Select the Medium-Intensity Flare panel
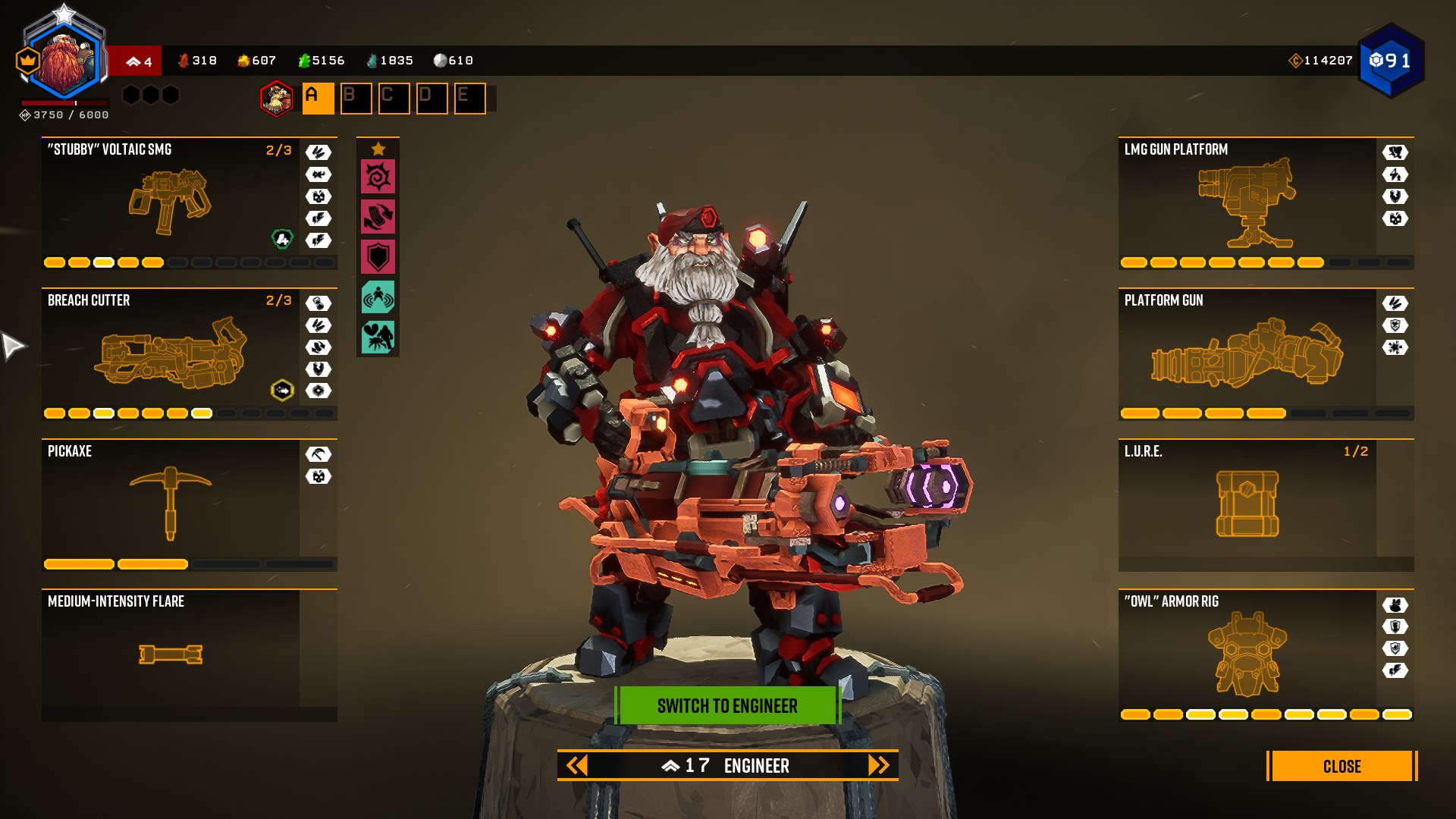 click(x=171, y=654)
